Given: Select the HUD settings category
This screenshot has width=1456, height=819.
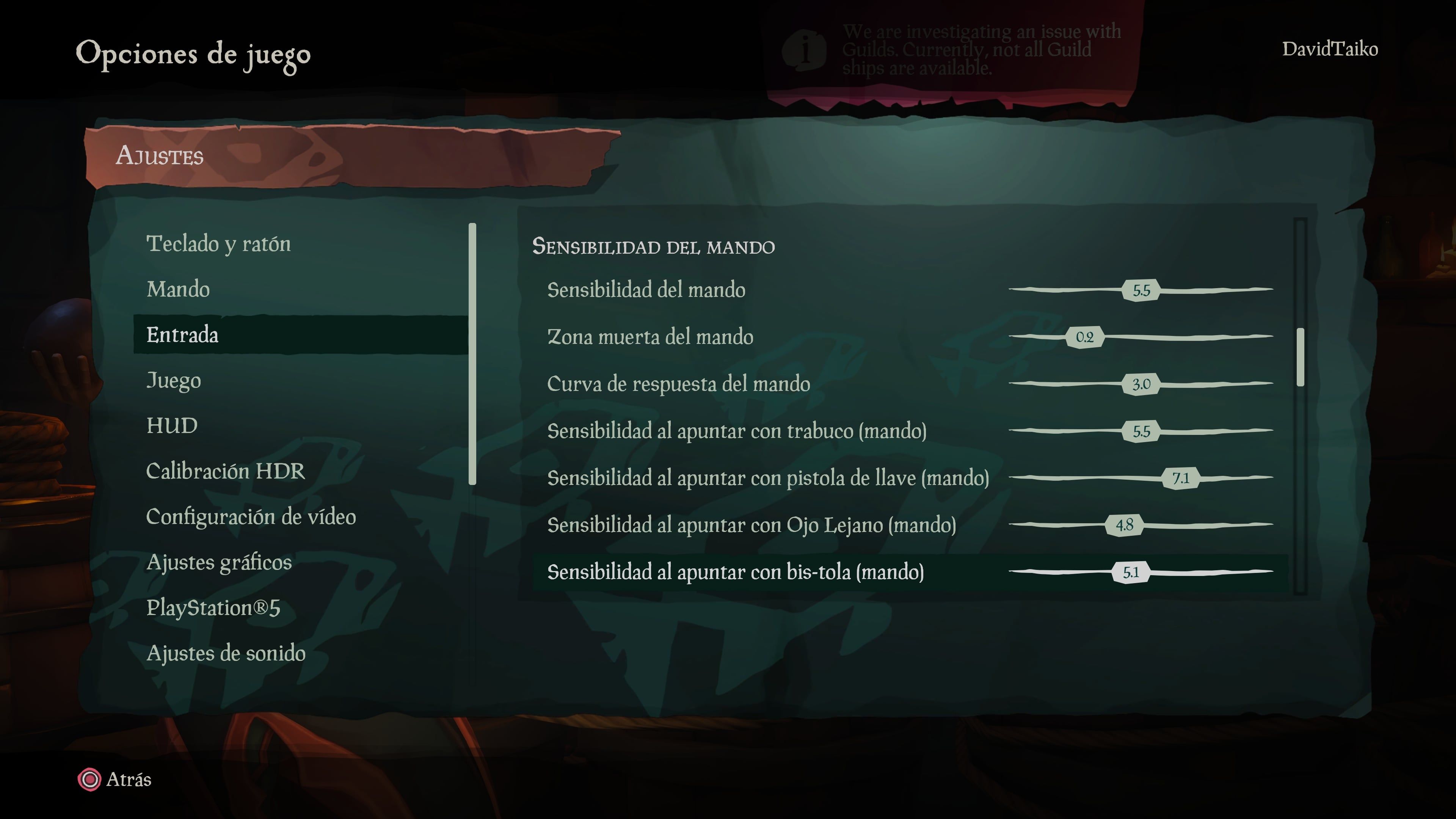Looking at the screenshot, I should (172, 425).
